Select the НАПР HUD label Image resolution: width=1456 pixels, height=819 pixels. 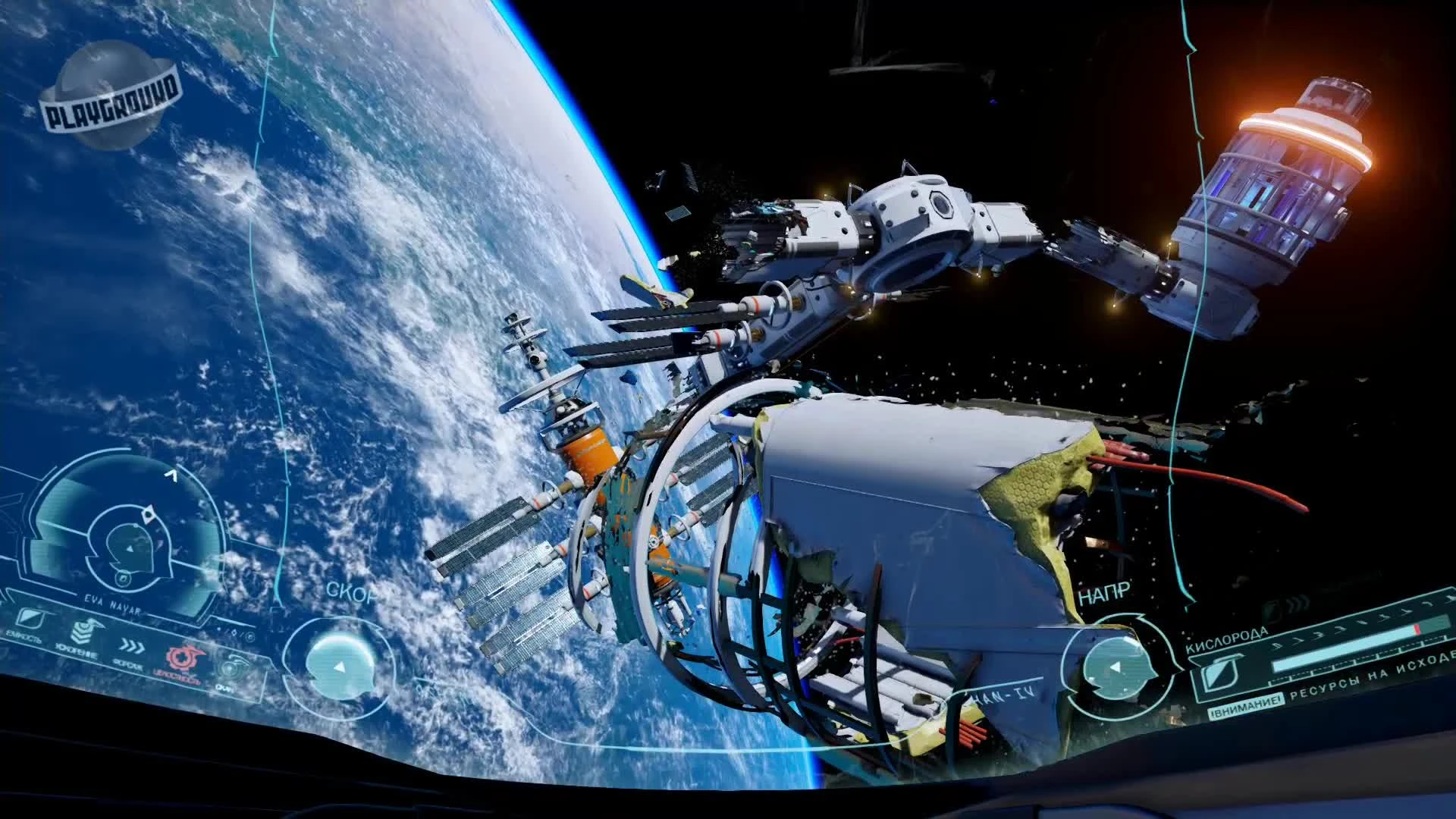[x=1103, y=590]
